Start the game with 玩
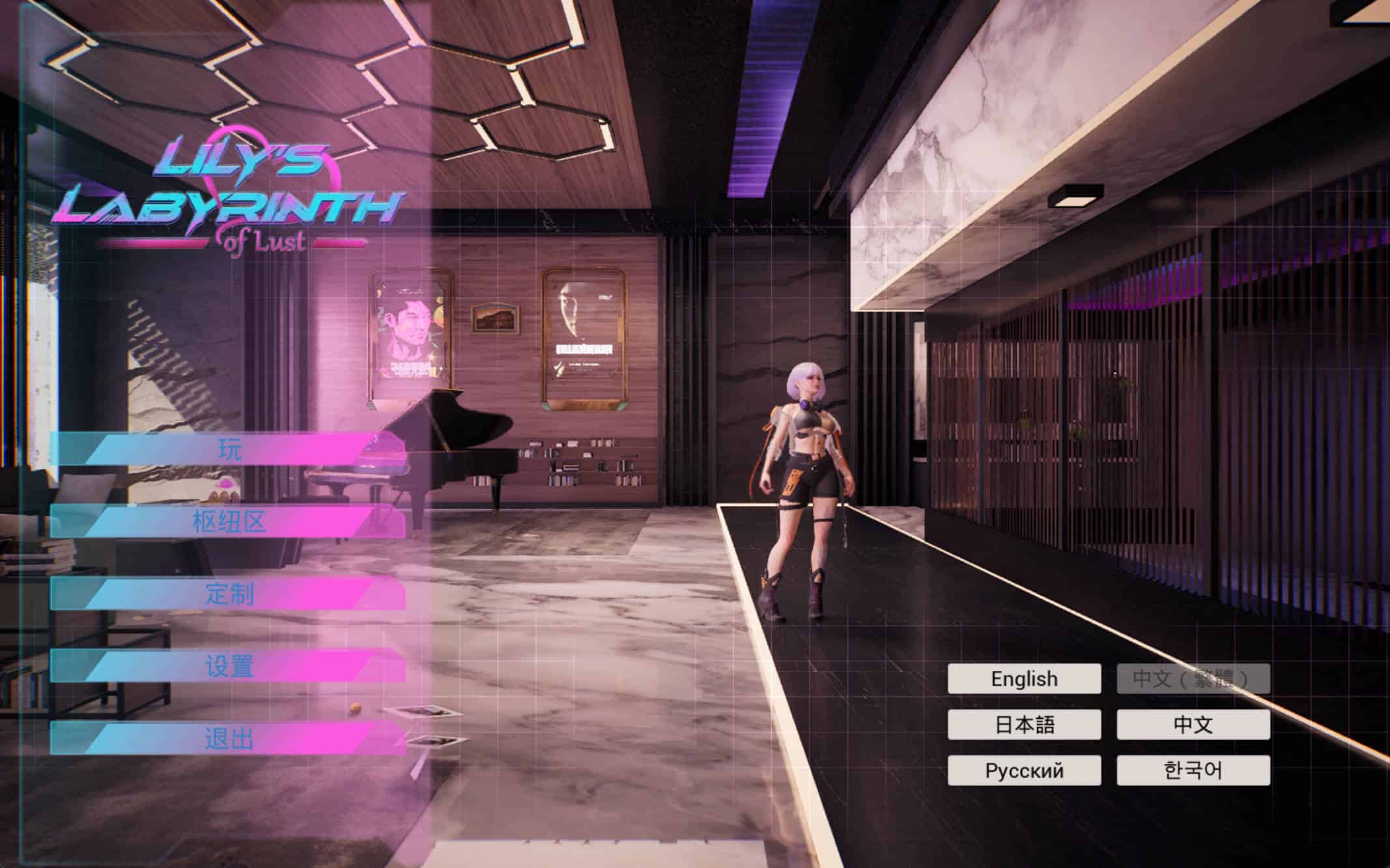The width and height of the screenshot is (1390, 868). coord(229,449)
